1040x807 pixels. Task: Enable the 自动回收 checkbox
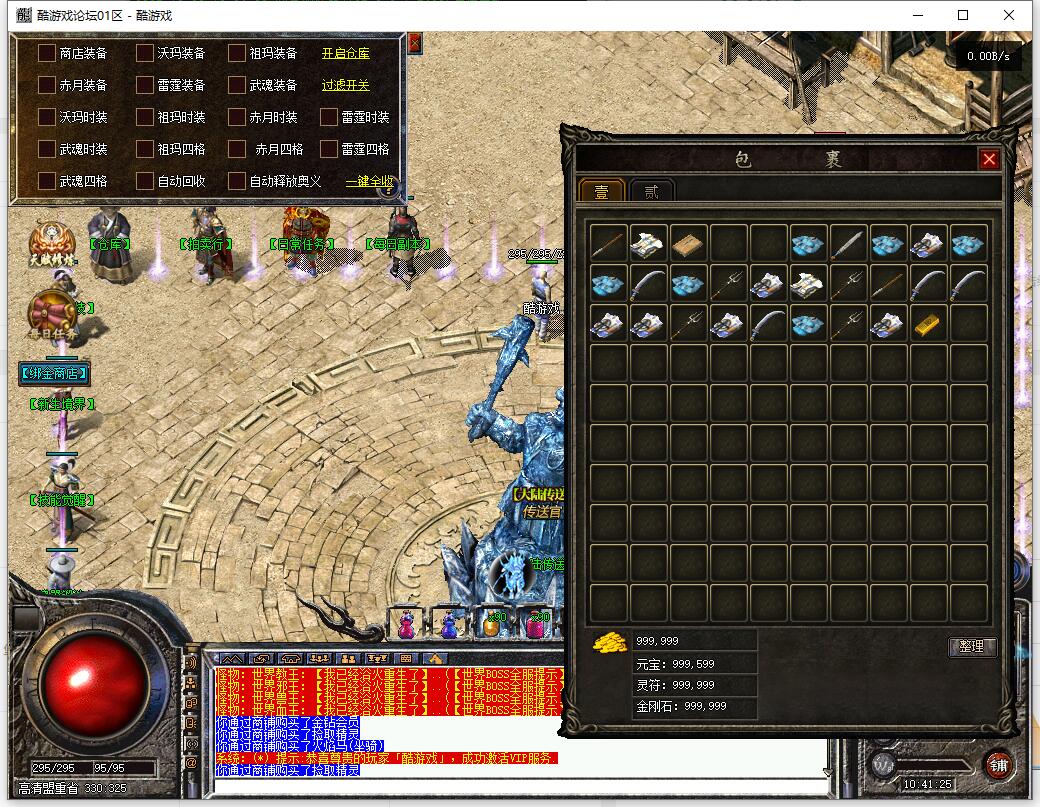(x=145, y=181)
